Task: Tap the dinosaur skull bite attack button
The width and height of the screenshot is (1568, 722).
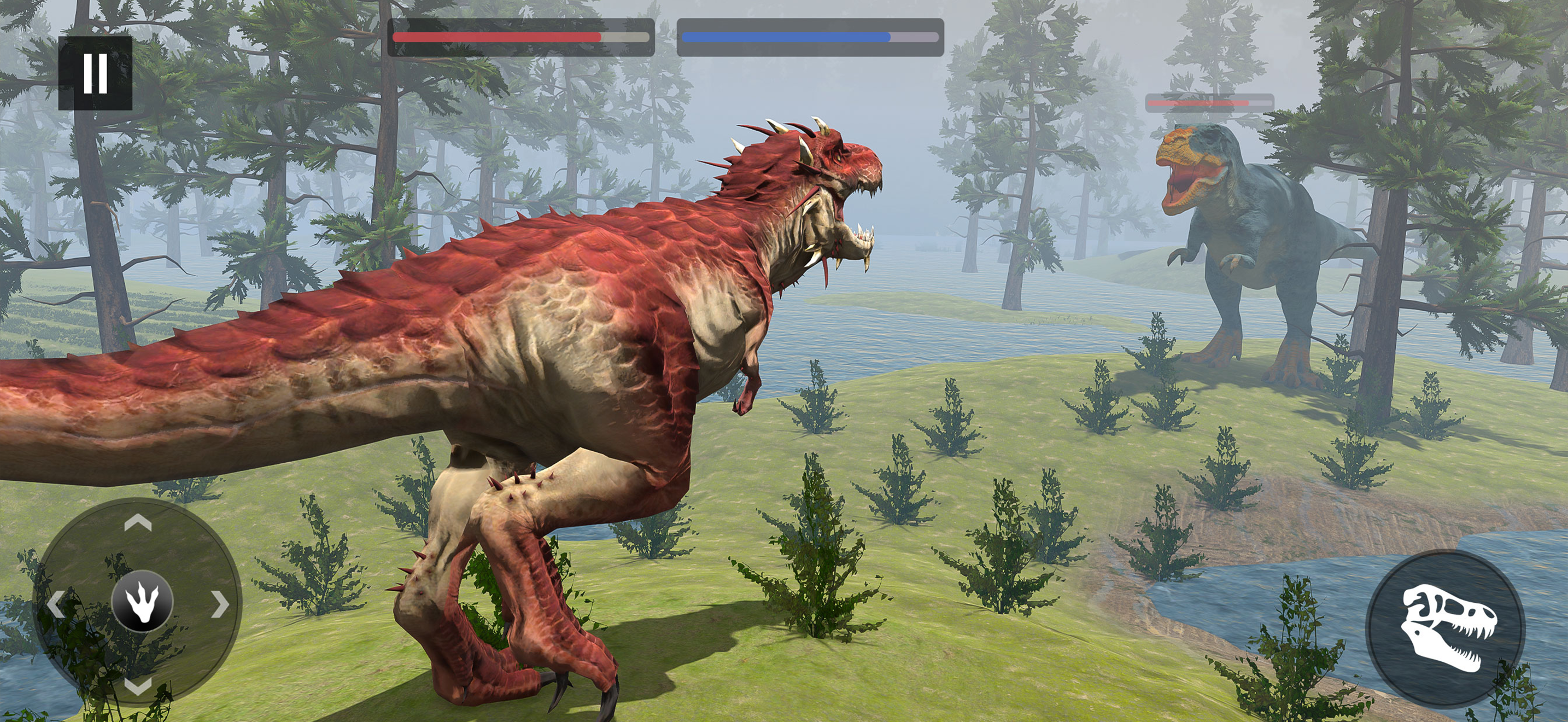Action: pyautogui.click(x=1446, y=627)
